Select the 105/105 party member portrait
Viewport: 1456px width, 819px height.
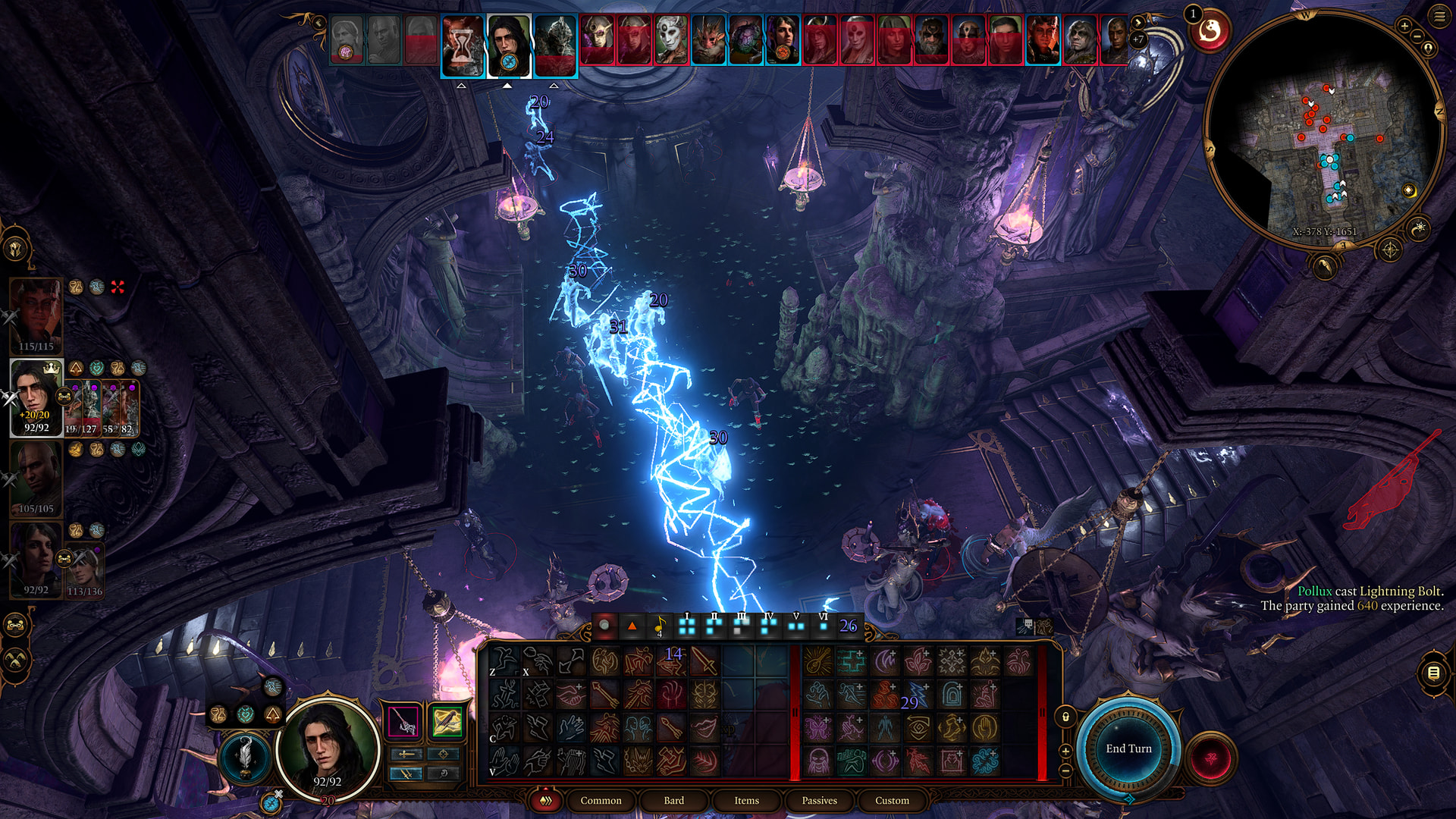pyautogui.click(x=36, y=478)
